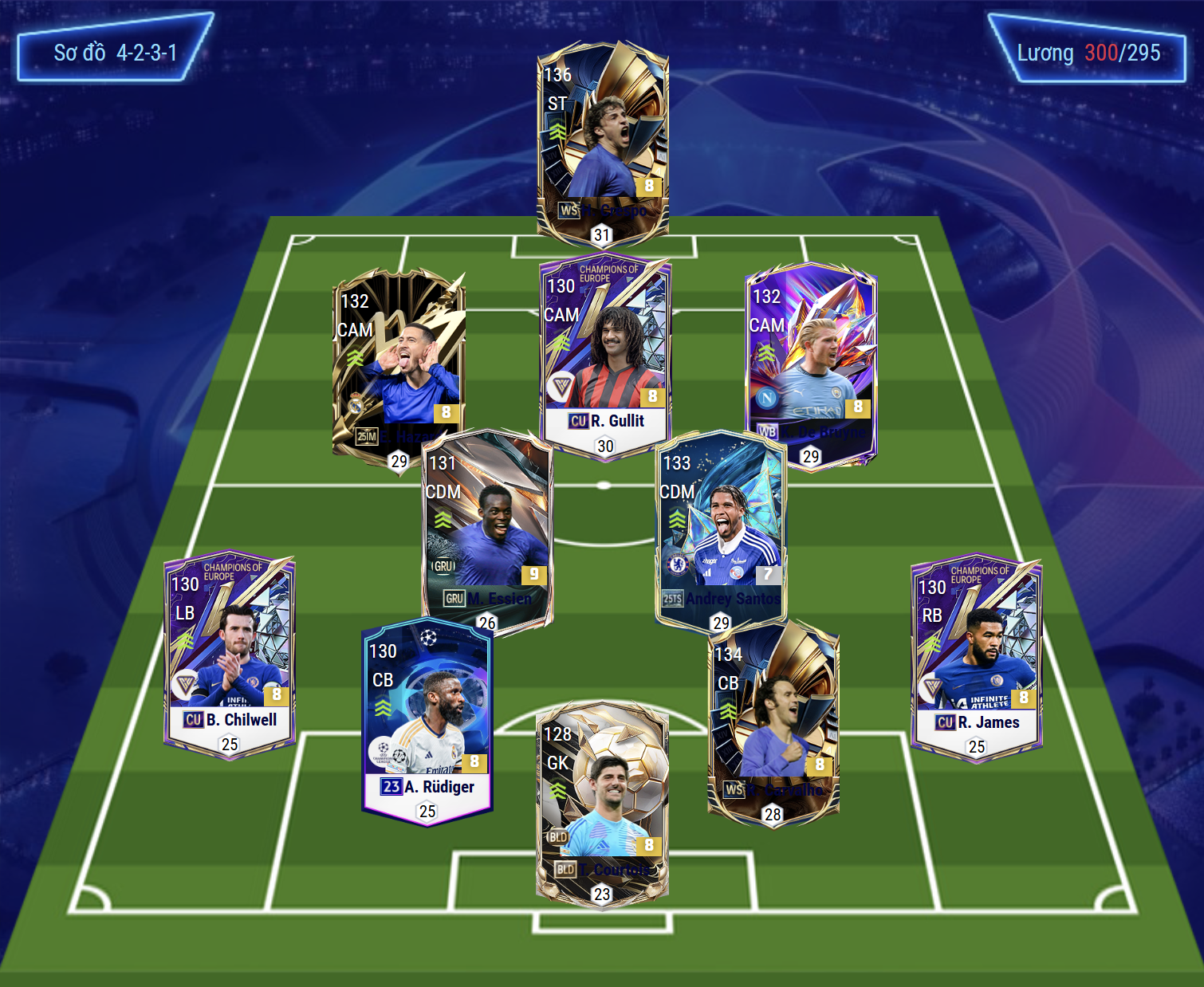Choose the R. James right-back card
This screenshot has width=1204, height=987.
tap(977, 654)
